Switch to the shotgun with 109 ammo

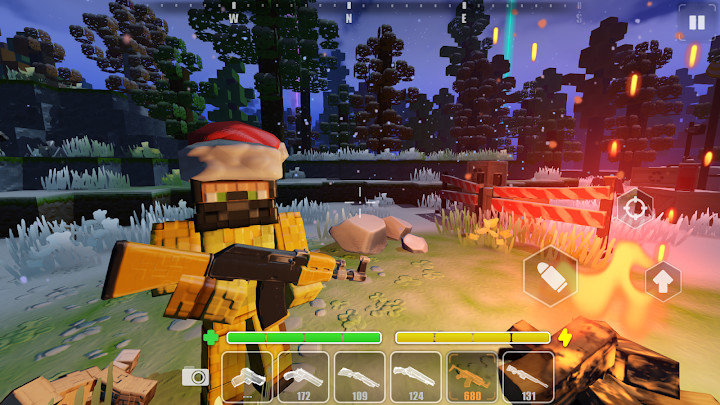coord(359,376)
